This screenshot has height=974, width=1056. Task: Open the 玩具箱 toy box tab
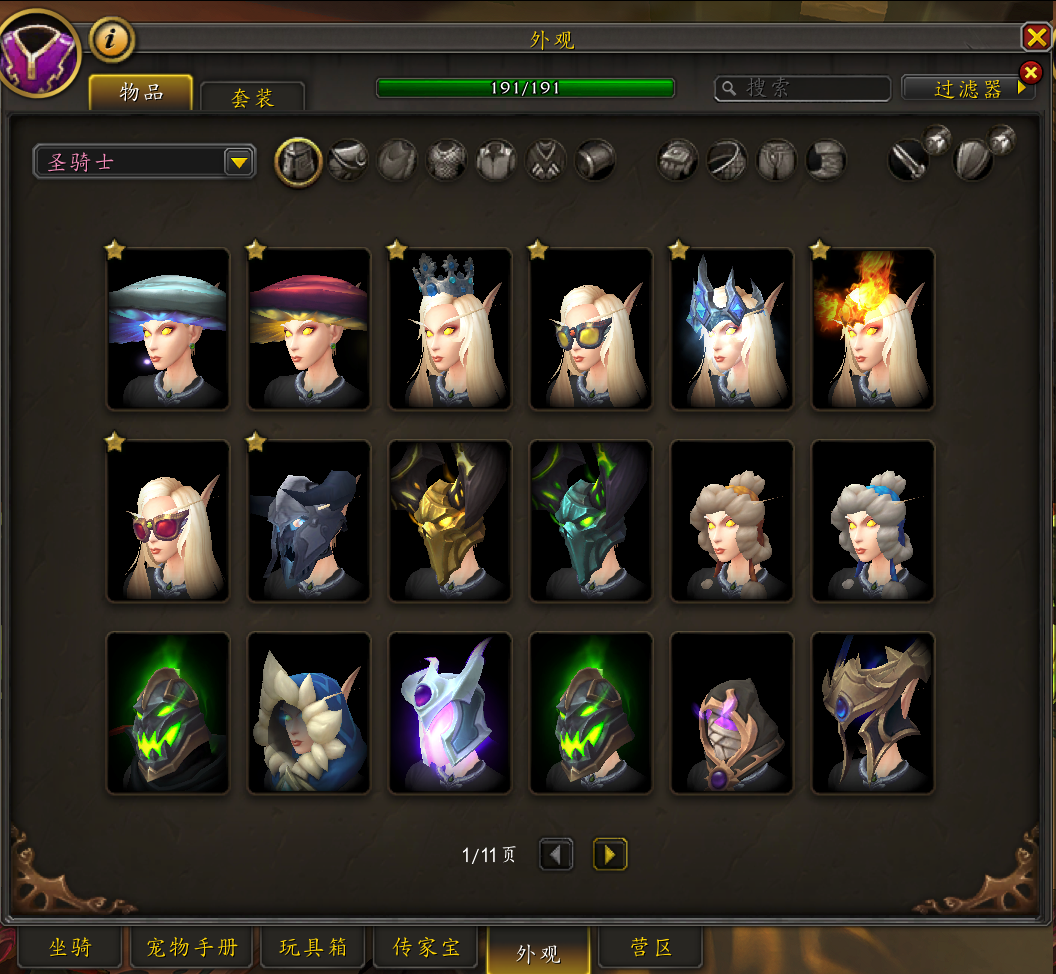(313, 948)
